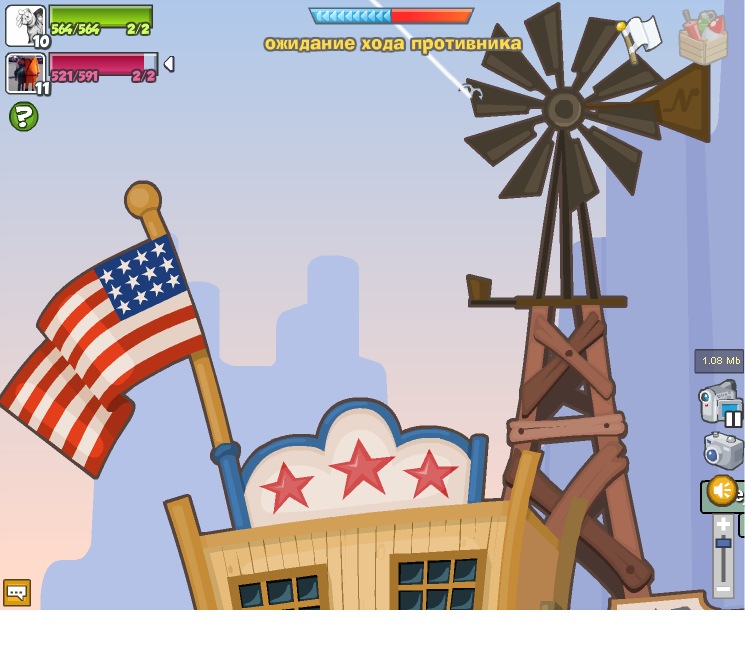Toggle sound with the orange speaker button

click(721, 490)
